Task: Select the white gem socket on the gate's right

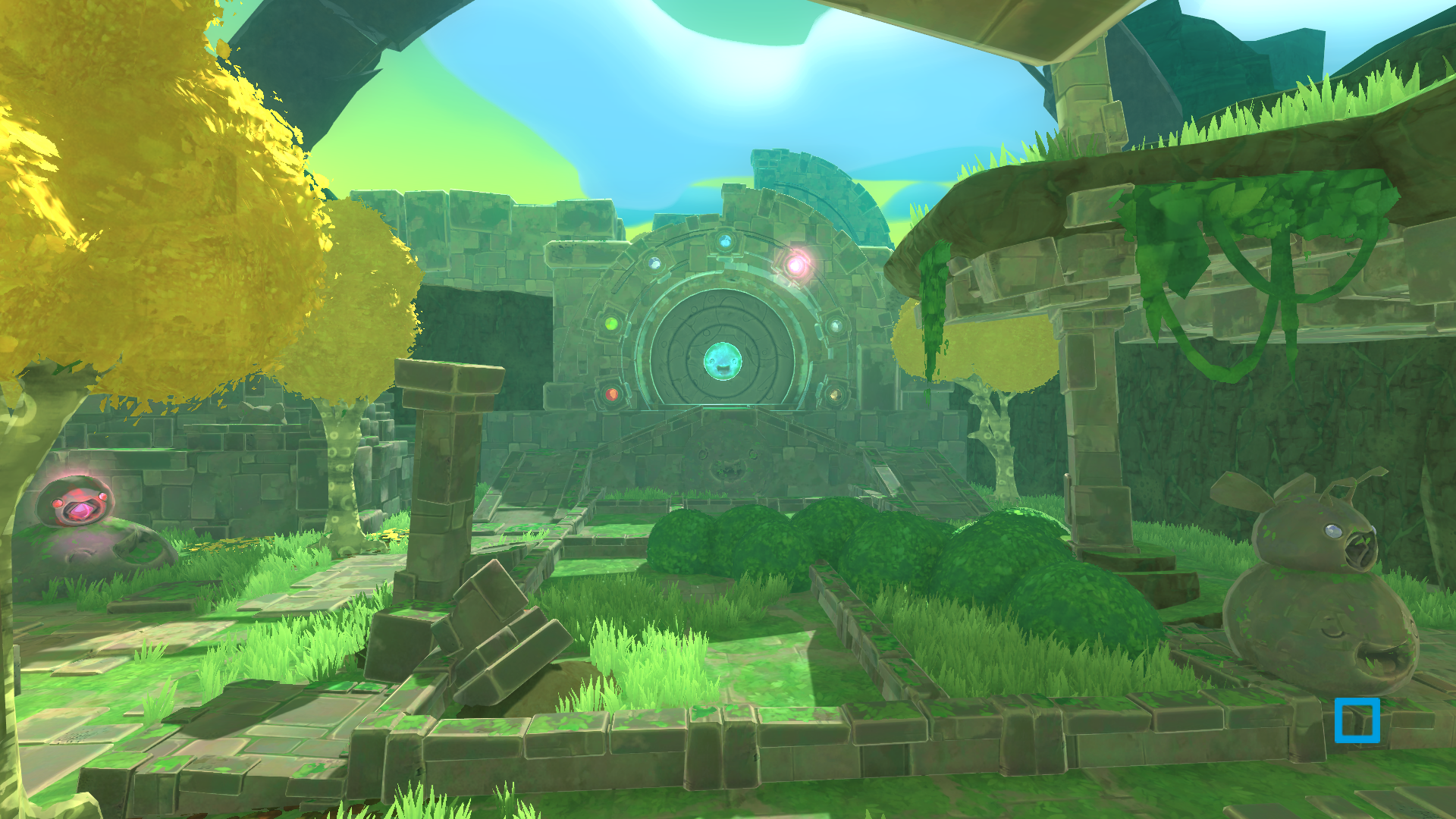Action: pyautogui.click(x=835, y=325)
